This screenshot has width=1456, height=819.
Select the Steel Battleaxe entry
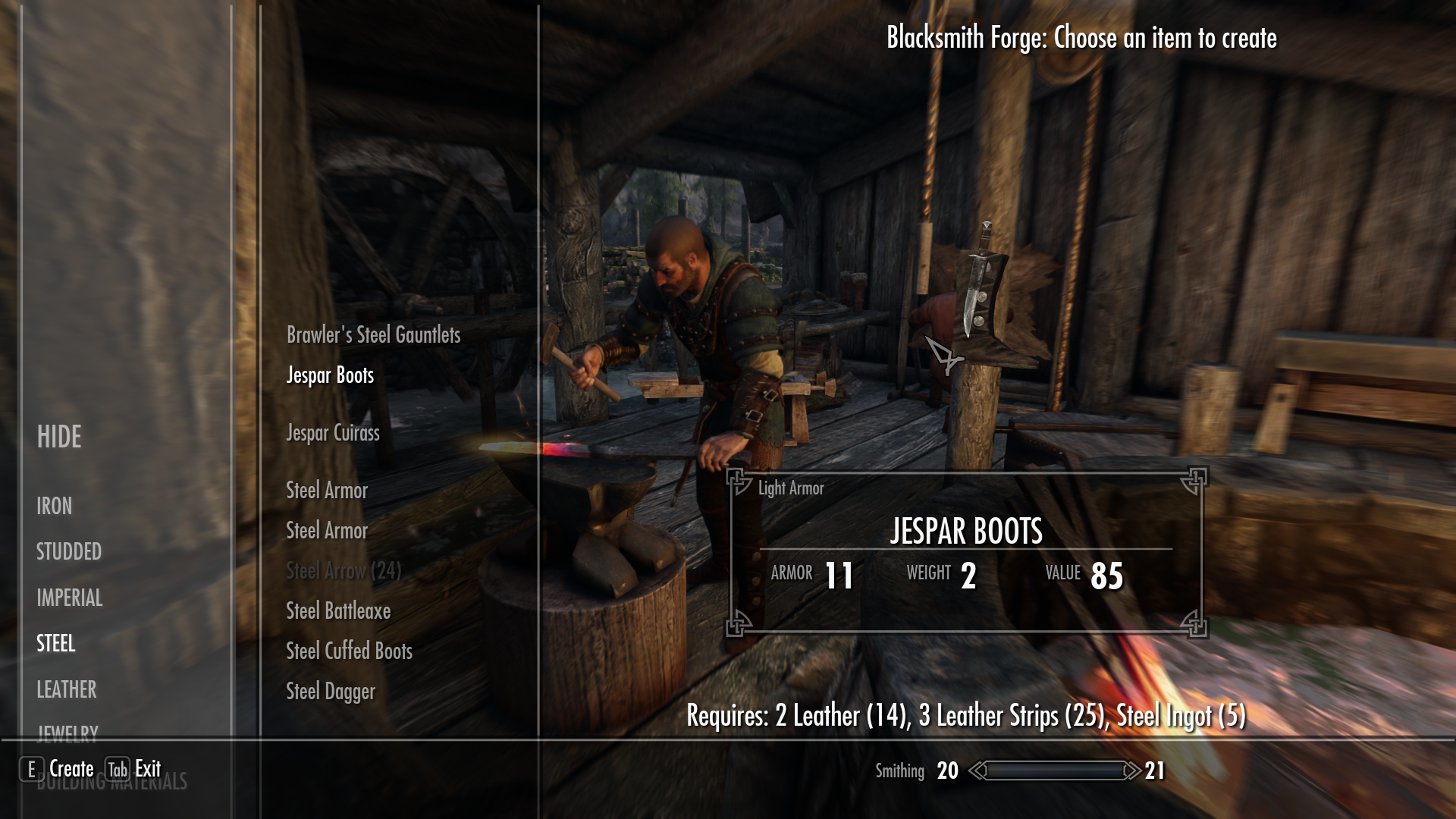337,610
